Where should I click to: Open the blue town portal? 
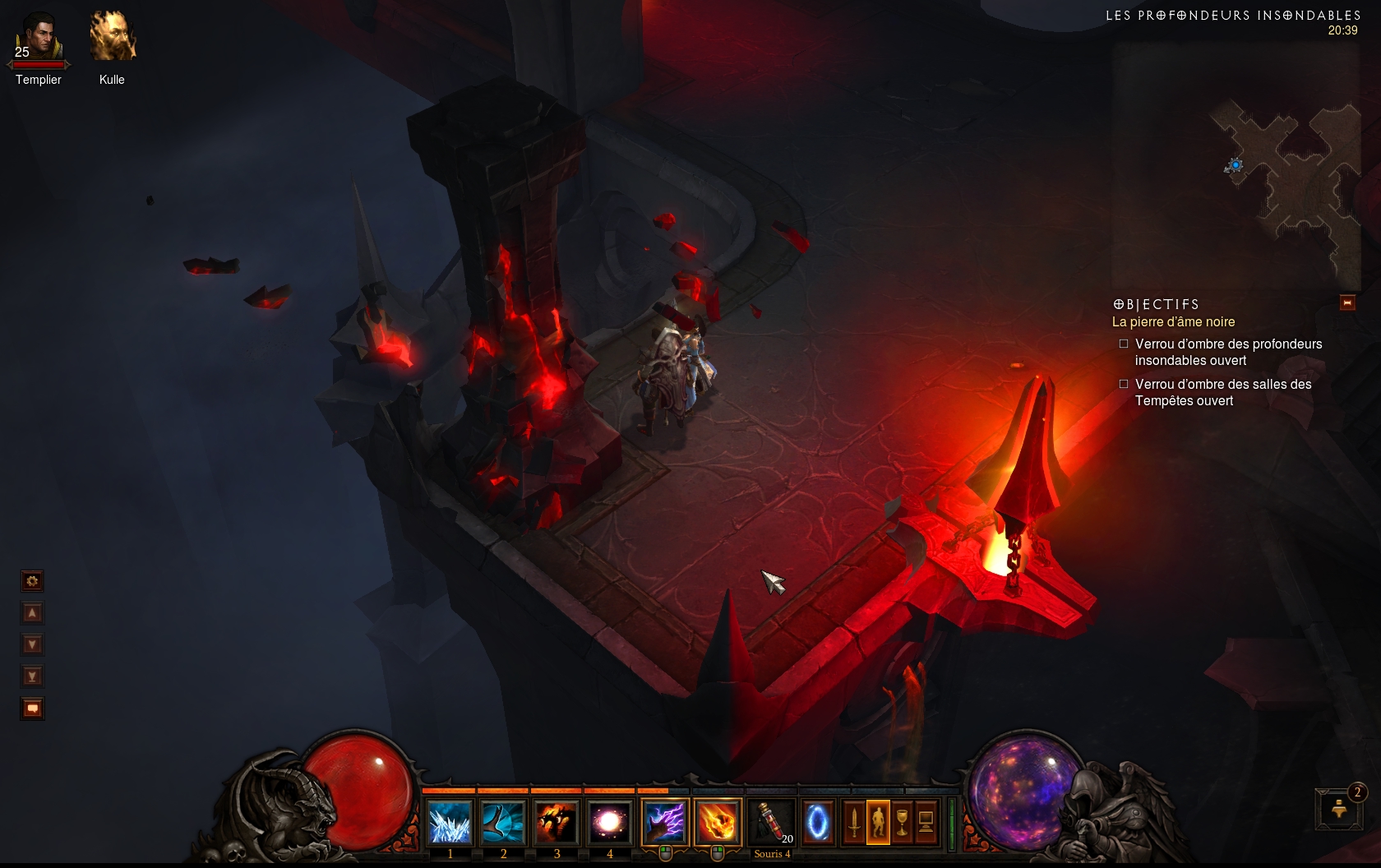(818, 823)
